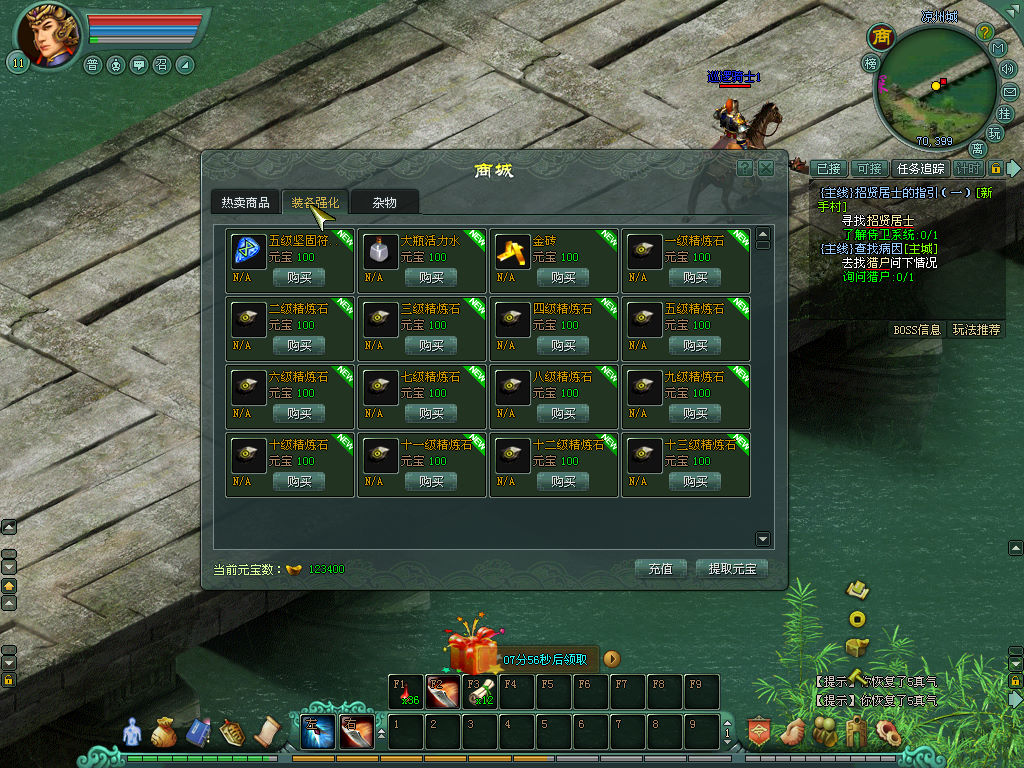Screen dimensions: 1024x768
Task: Open BOSS信息 panel
Action: pyautogui.click(x=916, y=329)
